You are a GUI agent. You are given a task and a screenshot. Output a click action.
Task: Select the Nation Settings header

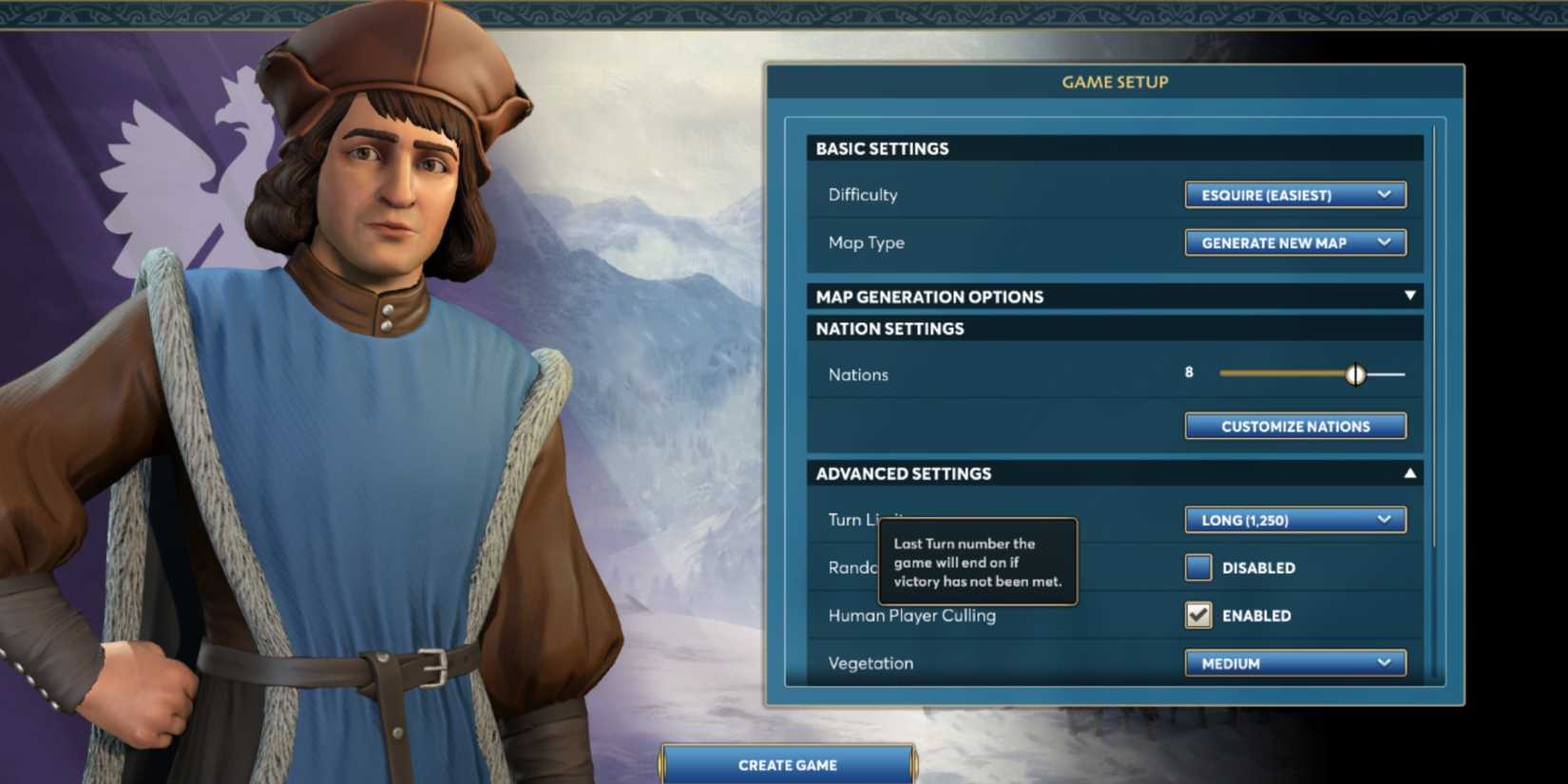[1114, 328]
